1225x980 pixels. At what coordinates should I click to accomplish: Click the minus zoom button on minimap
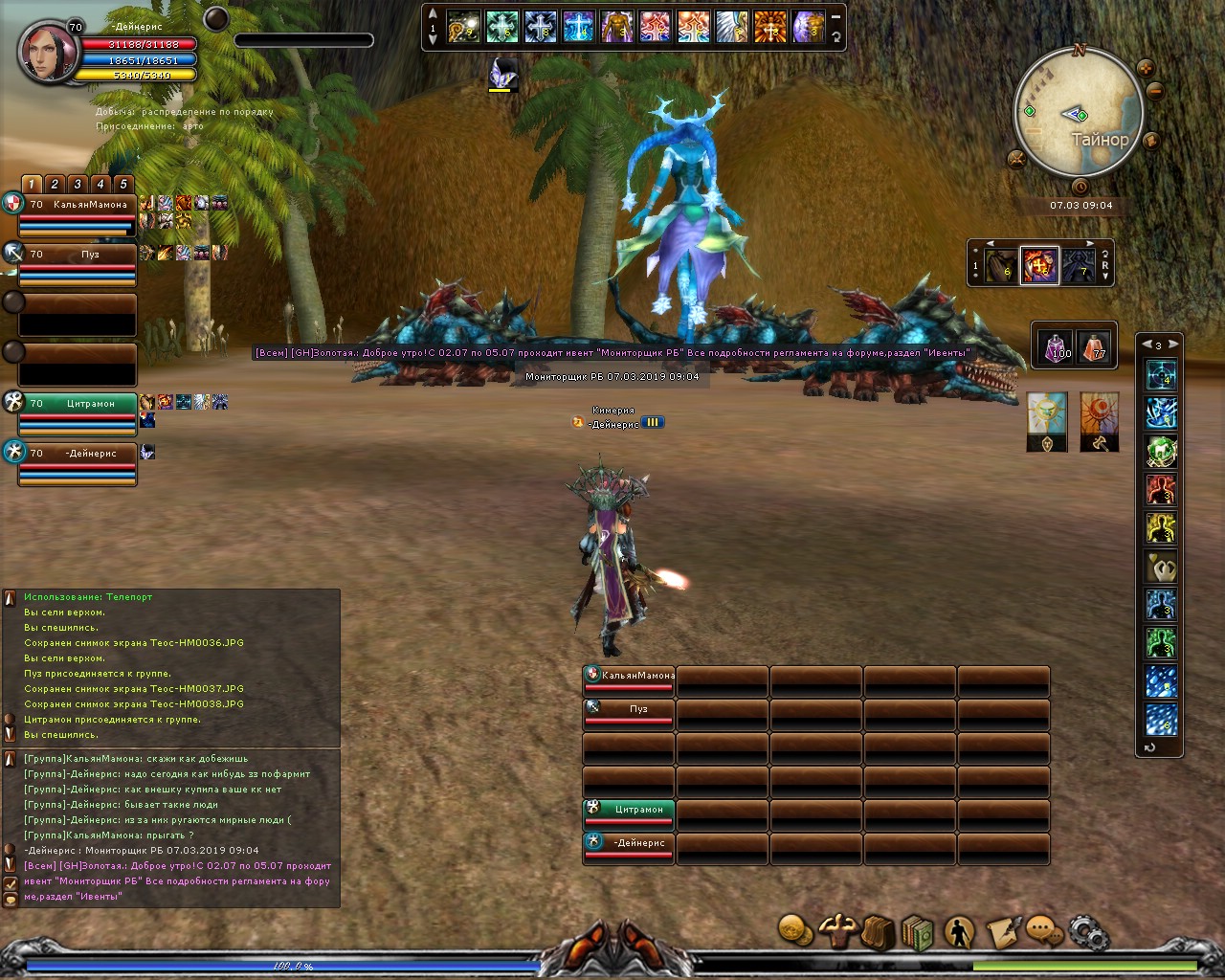coord(1155,92)
